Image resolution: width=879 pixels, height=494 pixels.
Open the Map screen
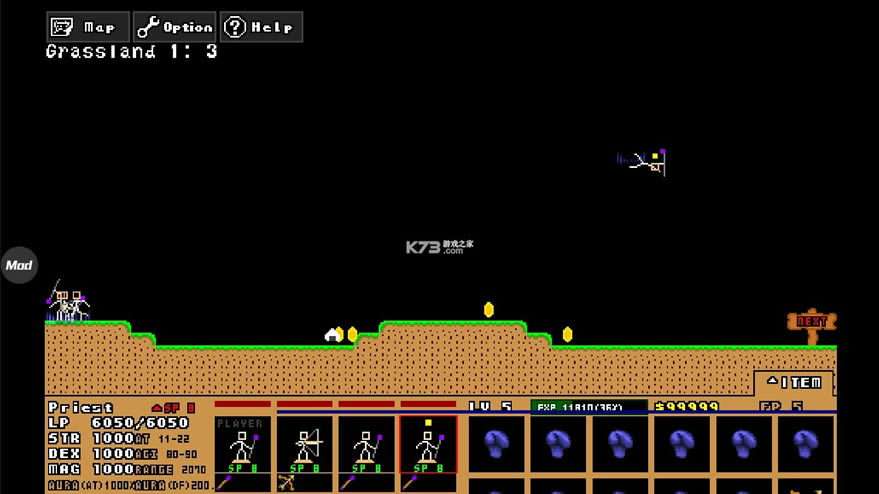coord(88,27)
